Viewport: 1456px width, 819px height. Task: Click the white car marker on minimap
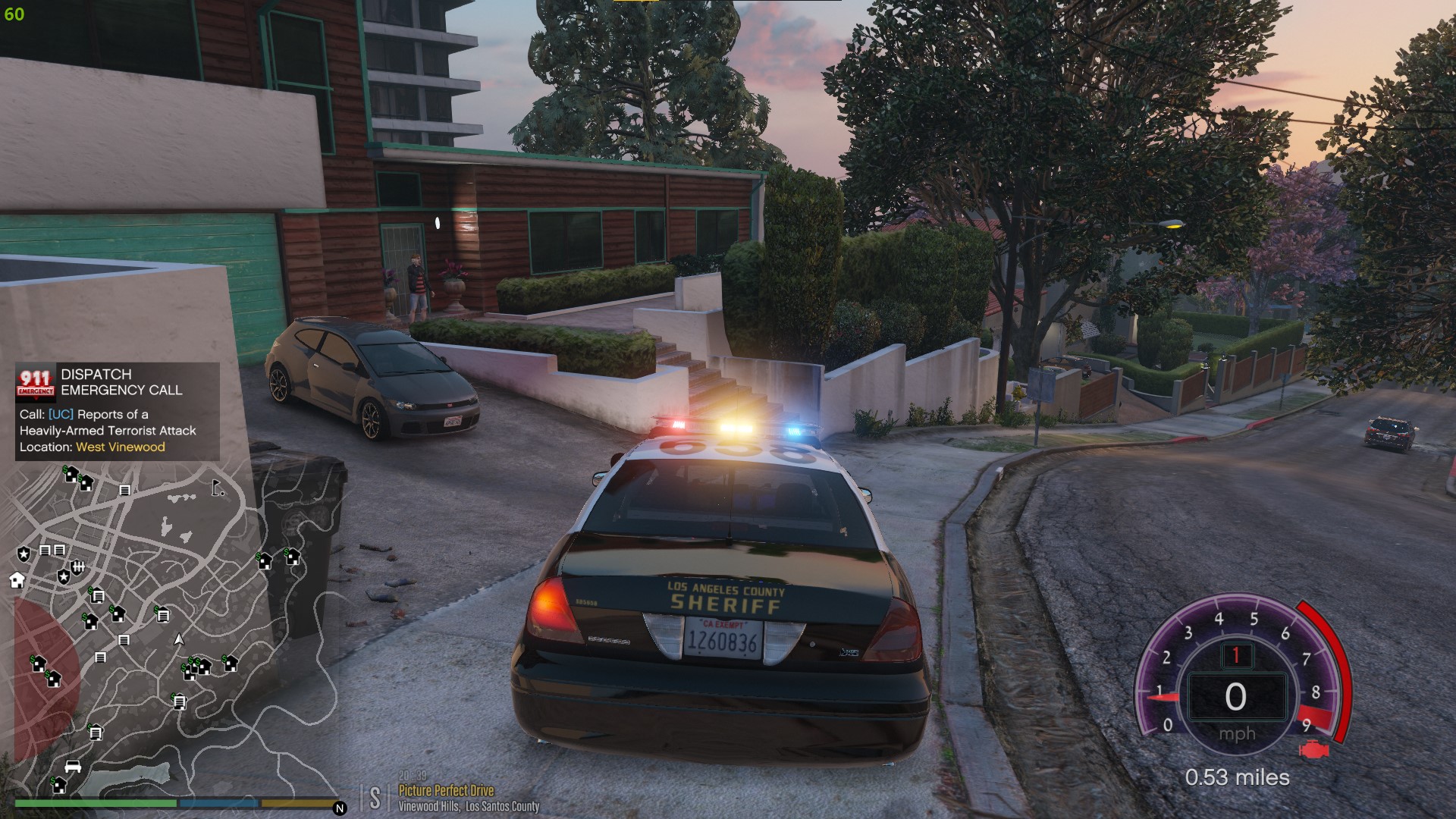point(73,767)
